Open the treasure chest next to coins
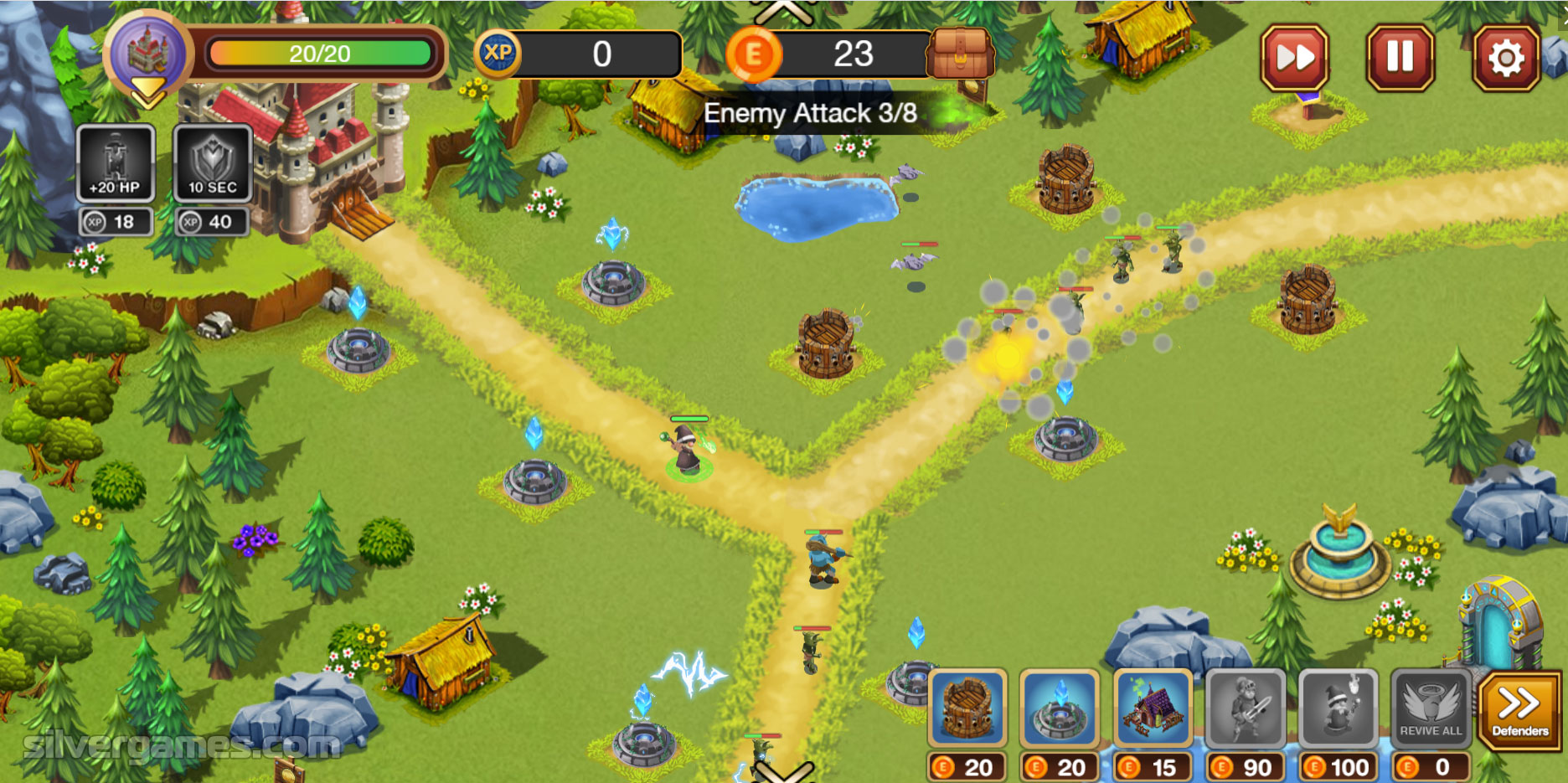Image resolution: width=1568 pixels, height=783 pixels. pos(960,54)
